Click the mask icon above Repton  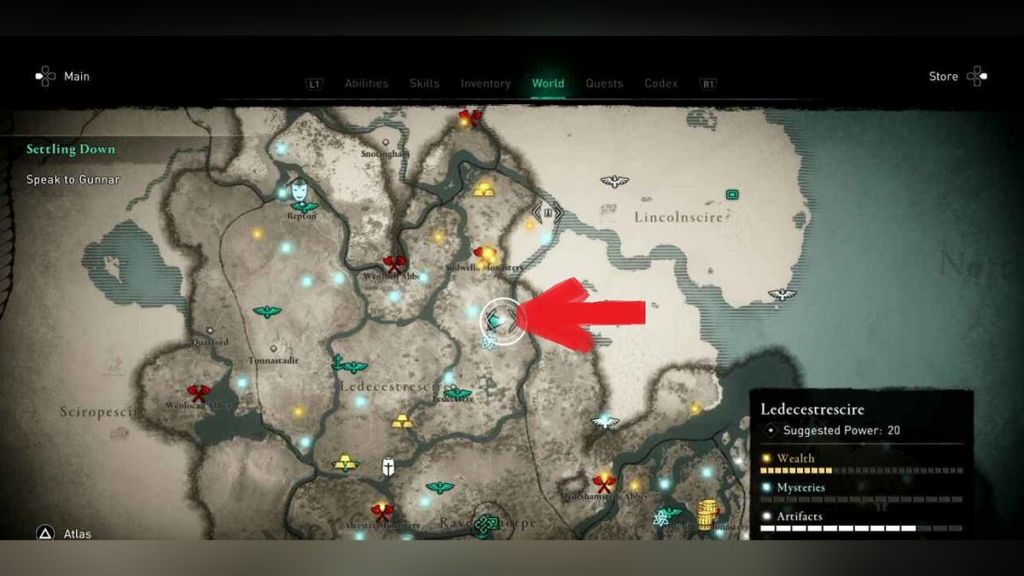(299, 188)
